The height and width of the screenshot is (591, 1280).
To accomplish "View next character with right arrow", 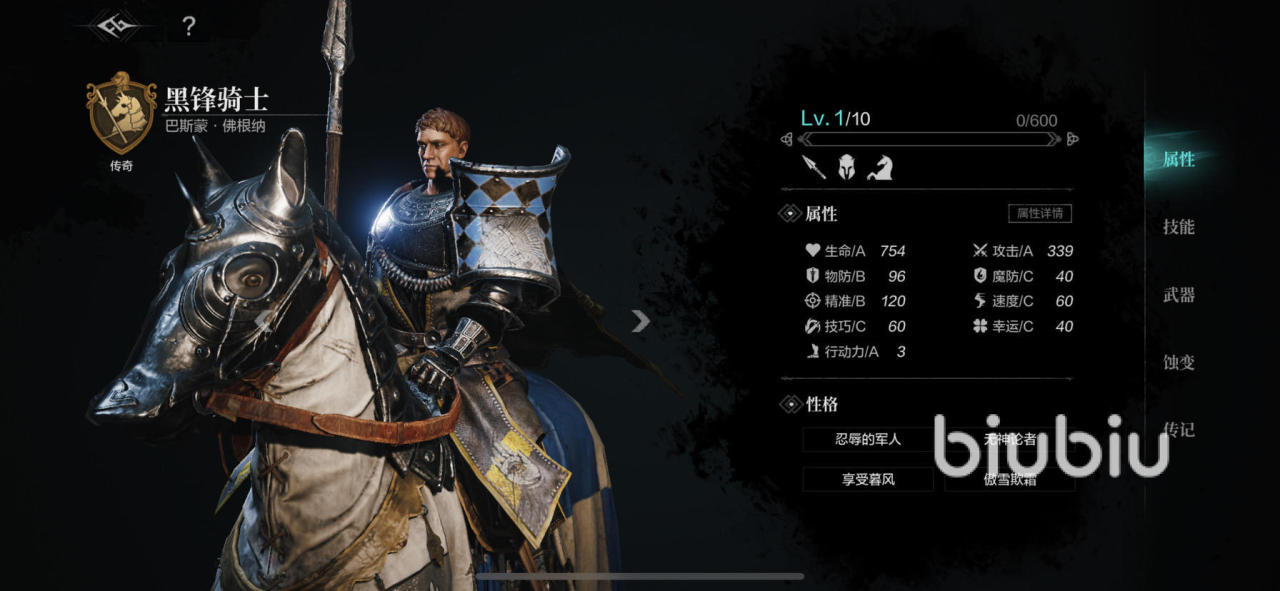I will (x=641, y=320).
